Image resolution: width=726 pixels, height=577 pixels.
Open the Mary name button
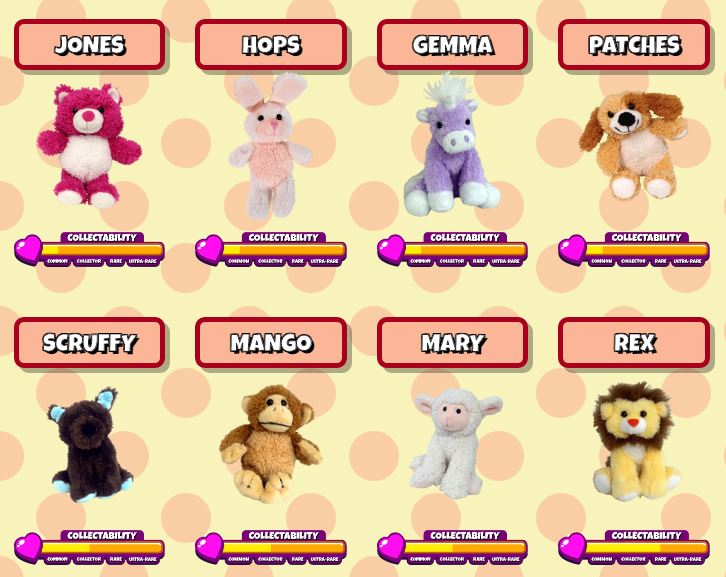coord(452,343)
